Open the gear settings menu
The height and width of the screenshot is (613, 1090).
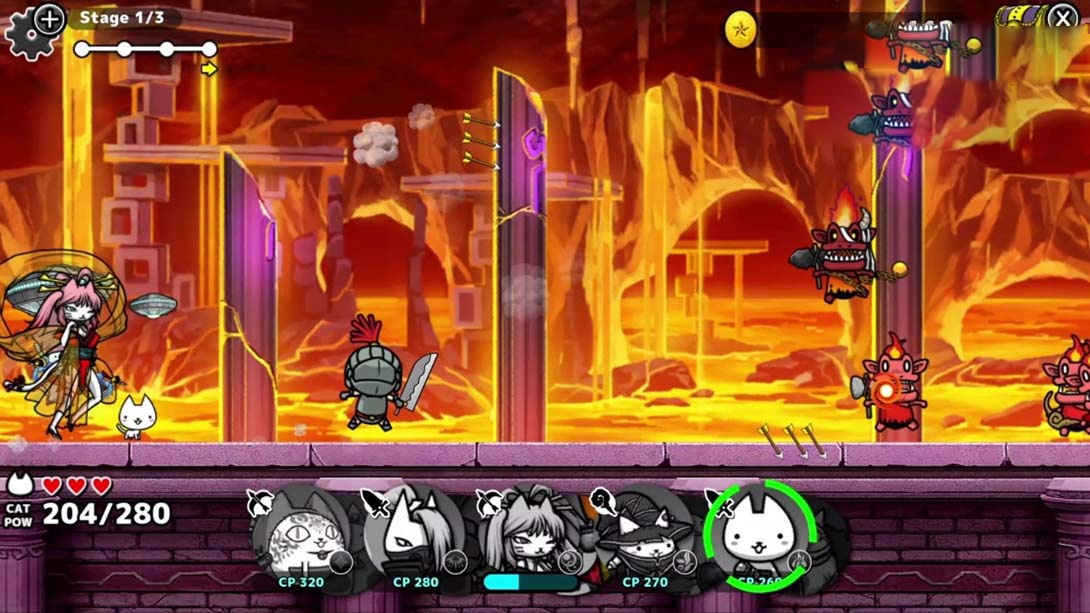(24, 38)
